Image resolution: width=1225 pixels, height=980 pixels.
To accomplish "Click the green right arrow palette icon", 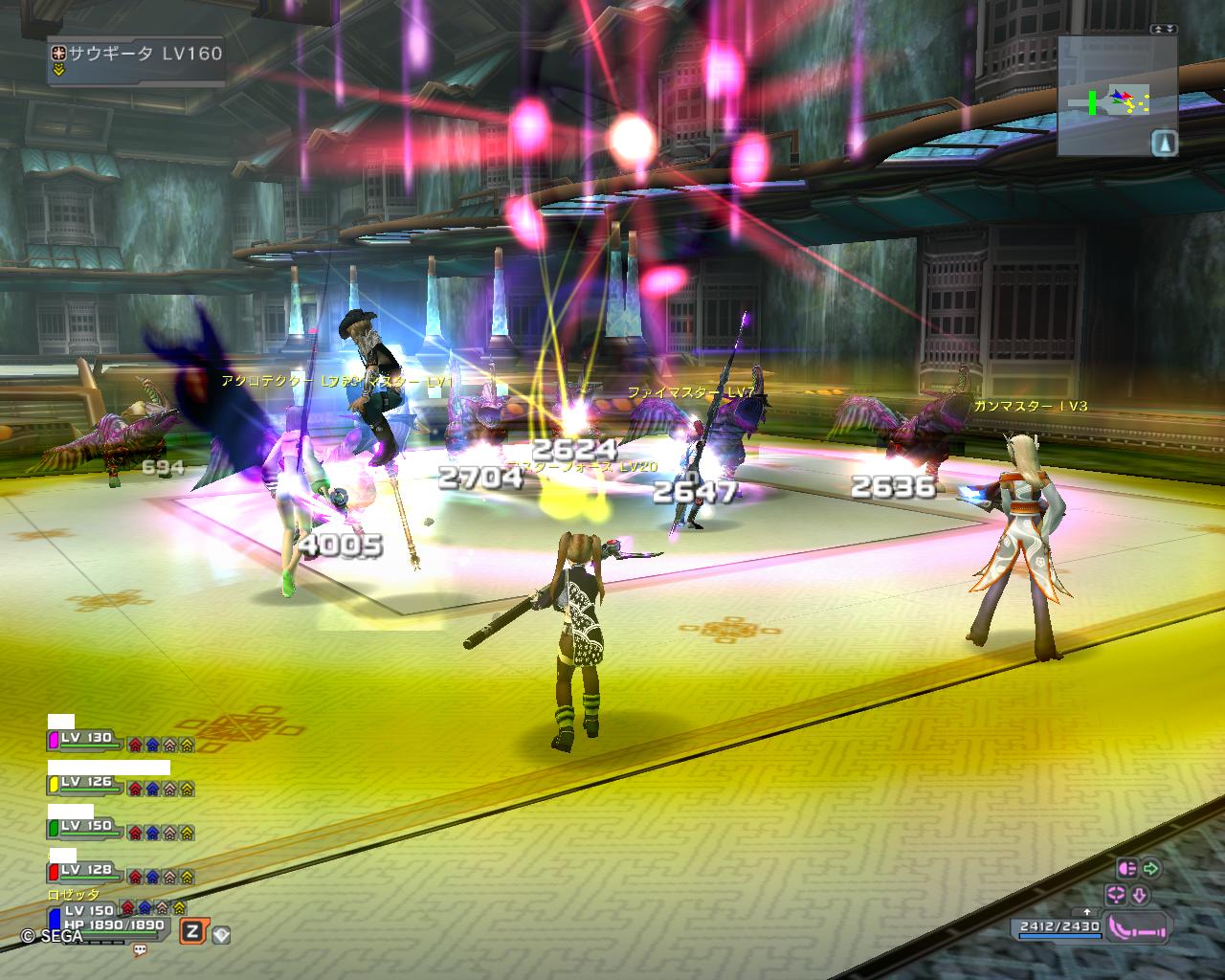I will (1150, 869).
